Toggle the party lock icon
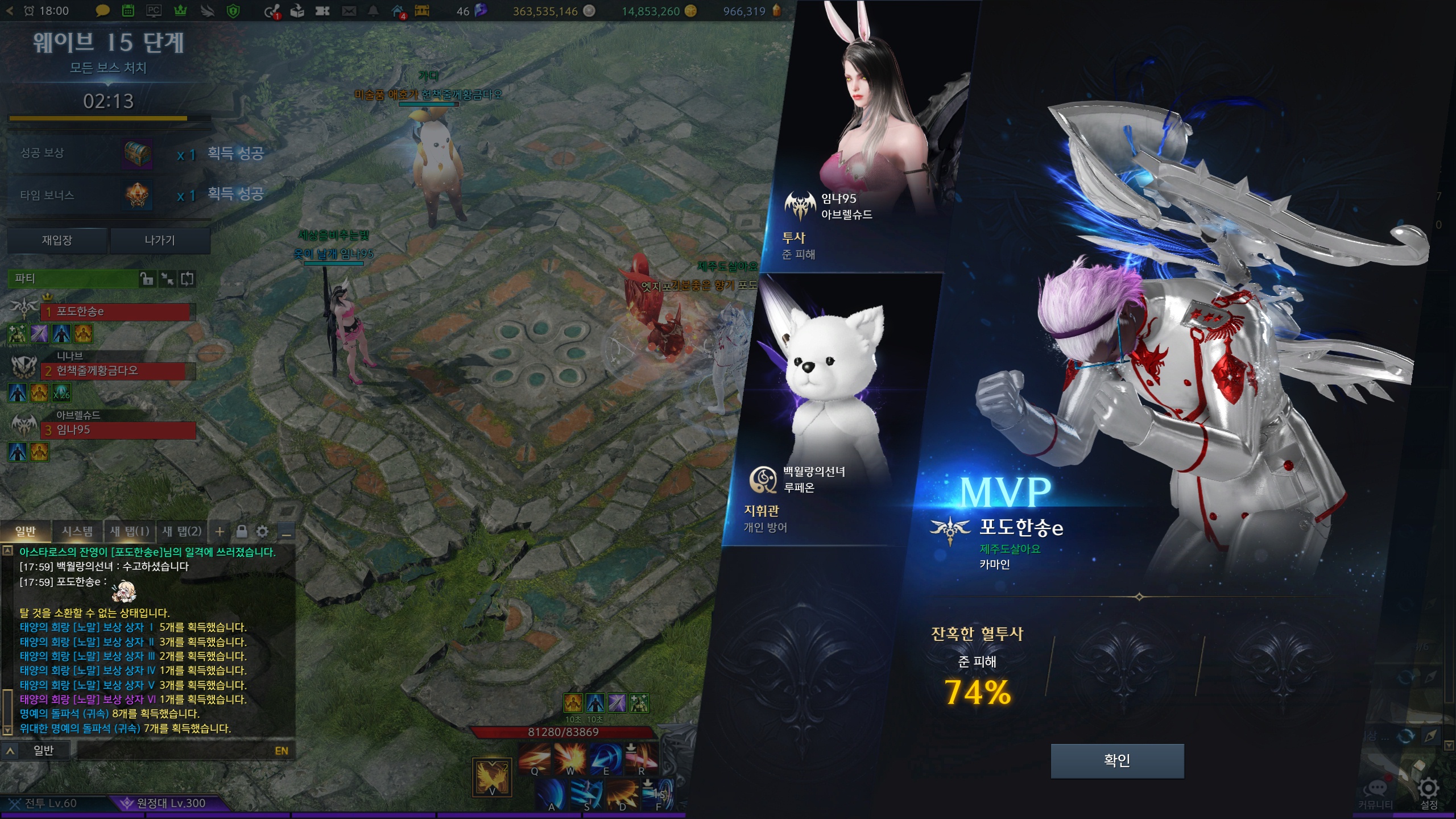This screenshot has height=819, width=1456. click(147, 279)
